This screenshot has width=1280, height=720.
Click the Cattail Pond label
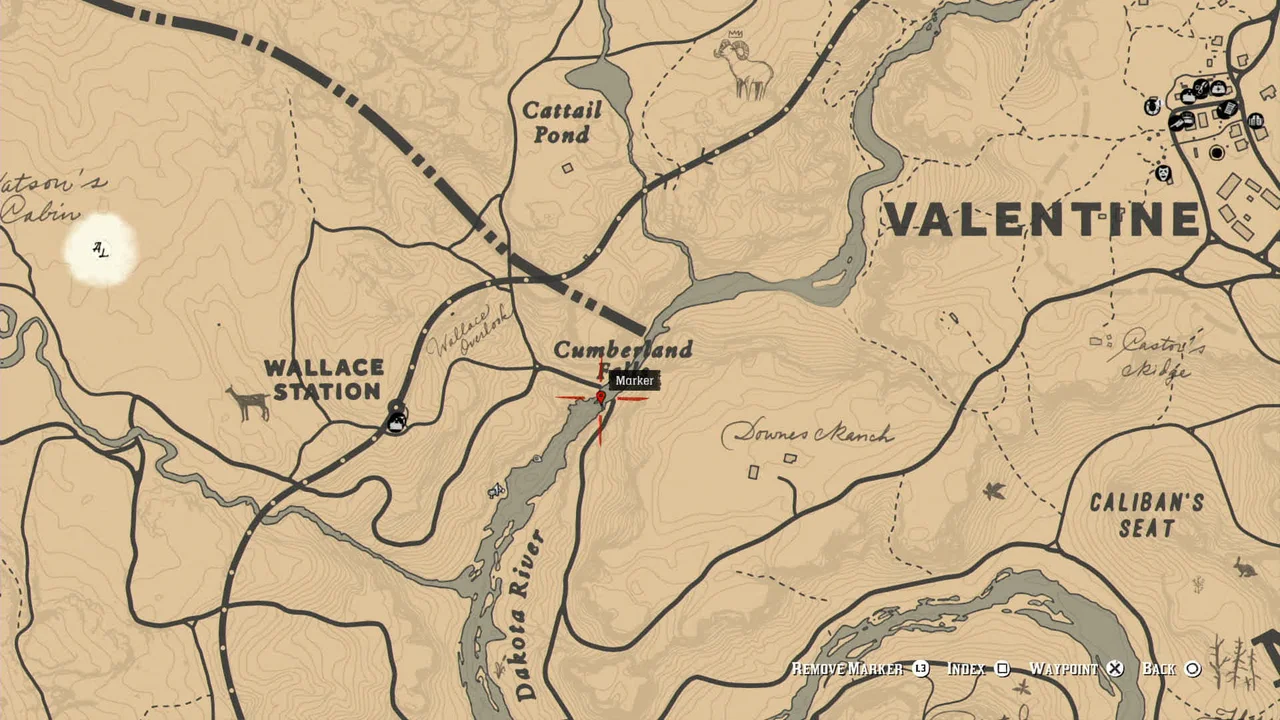tap(562, 122)
